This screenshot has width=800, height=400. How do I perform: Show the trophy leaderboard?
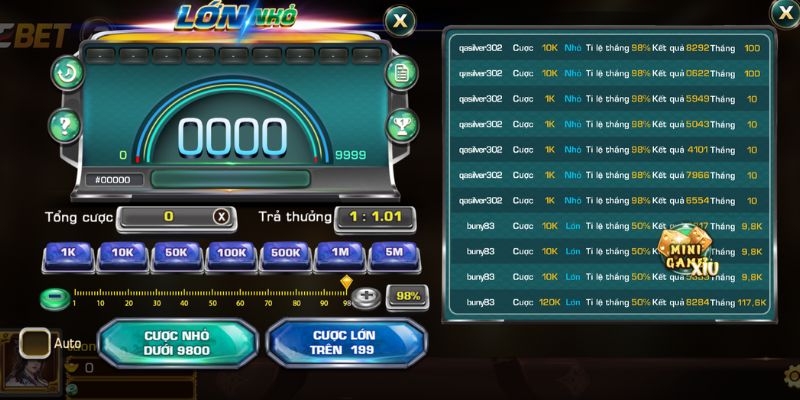[x=400, y=126]
